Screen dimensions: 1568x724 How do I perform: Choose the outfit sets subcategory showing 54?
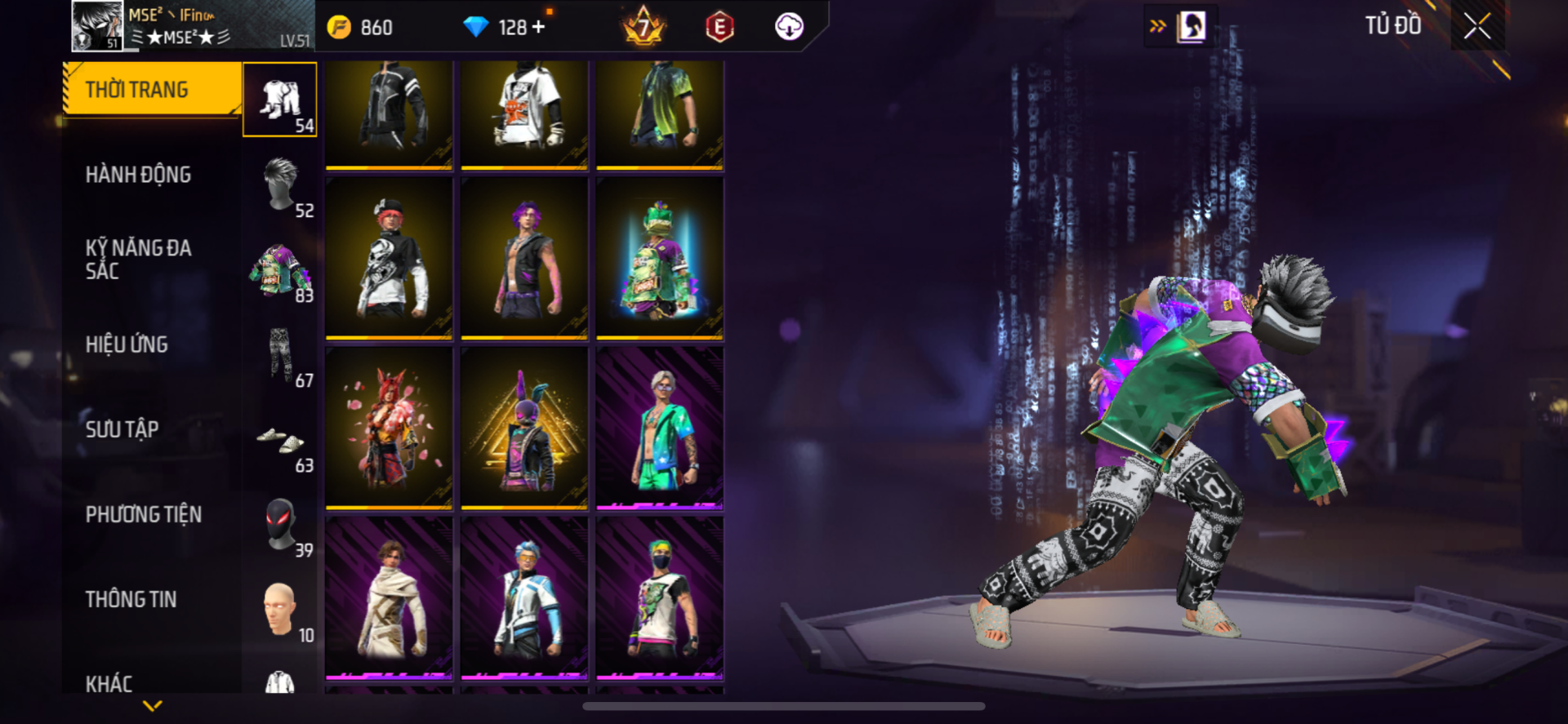[280, 100]
